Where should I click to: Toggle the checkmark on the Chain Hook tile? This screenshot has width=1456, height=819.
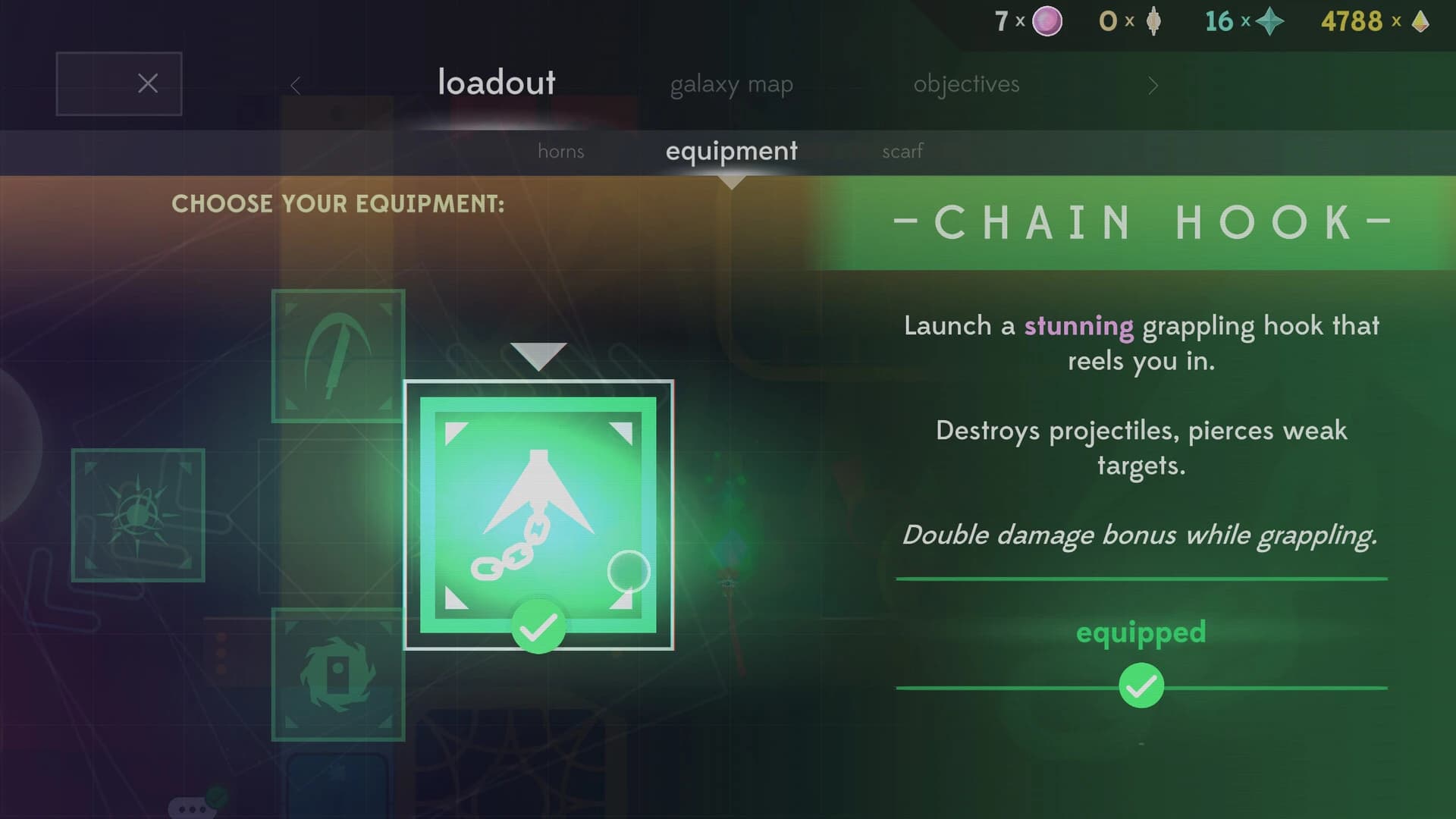[x=538, y=627]
